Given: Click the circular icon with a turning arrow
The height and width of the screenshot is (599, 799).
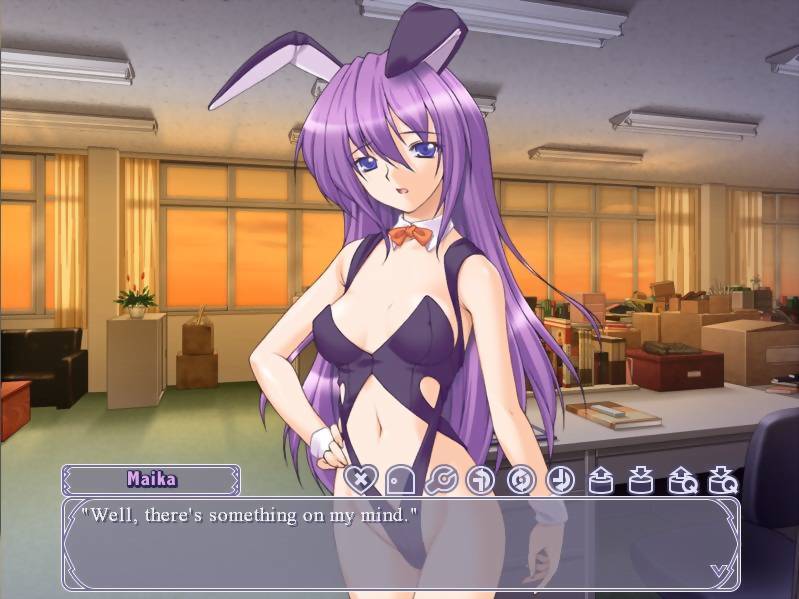Looking at the screenshot, I should click(x=481, y=480).
